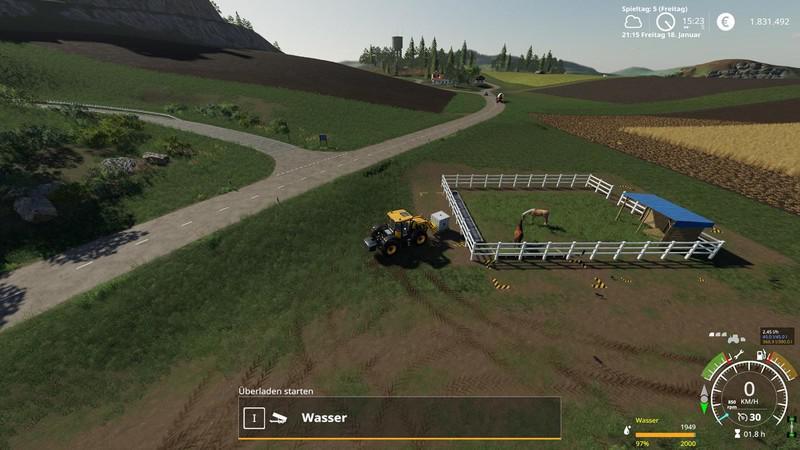Click the cloud weather icon

click(x=631, y=21)
